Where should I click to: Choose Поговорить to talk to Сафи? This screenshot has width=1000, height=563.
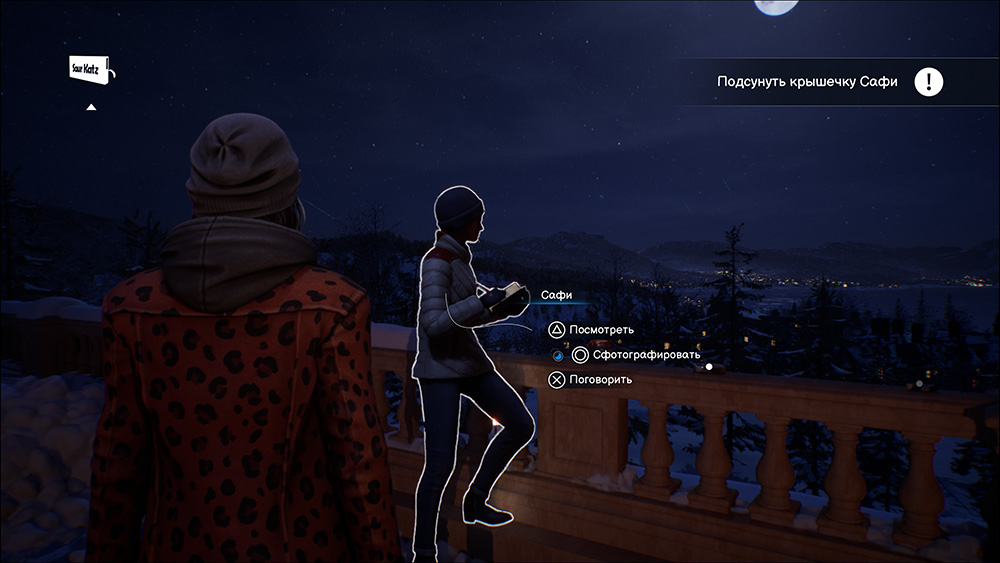coord(599,380)
